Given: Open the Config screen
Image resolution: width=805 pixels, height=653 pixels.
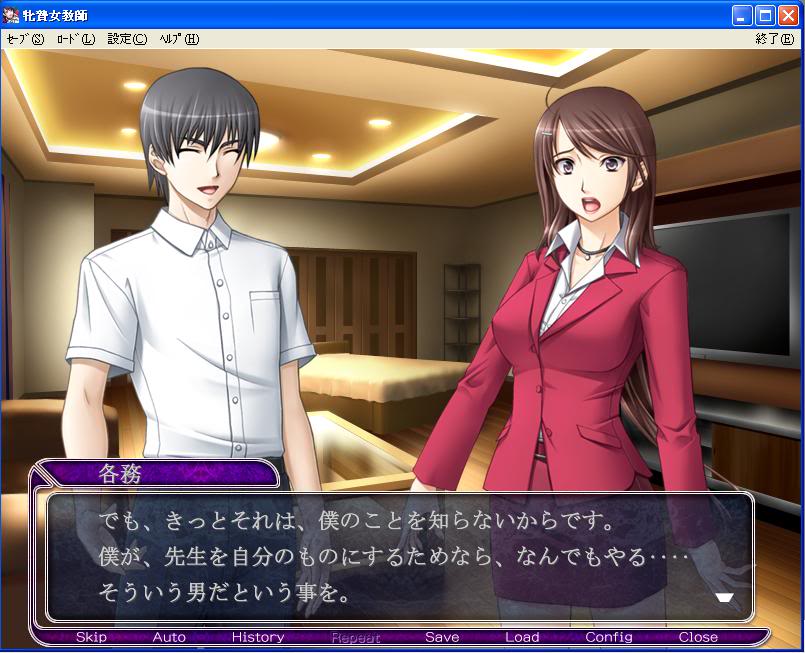Looking at the screenshot, I should 609,637.
